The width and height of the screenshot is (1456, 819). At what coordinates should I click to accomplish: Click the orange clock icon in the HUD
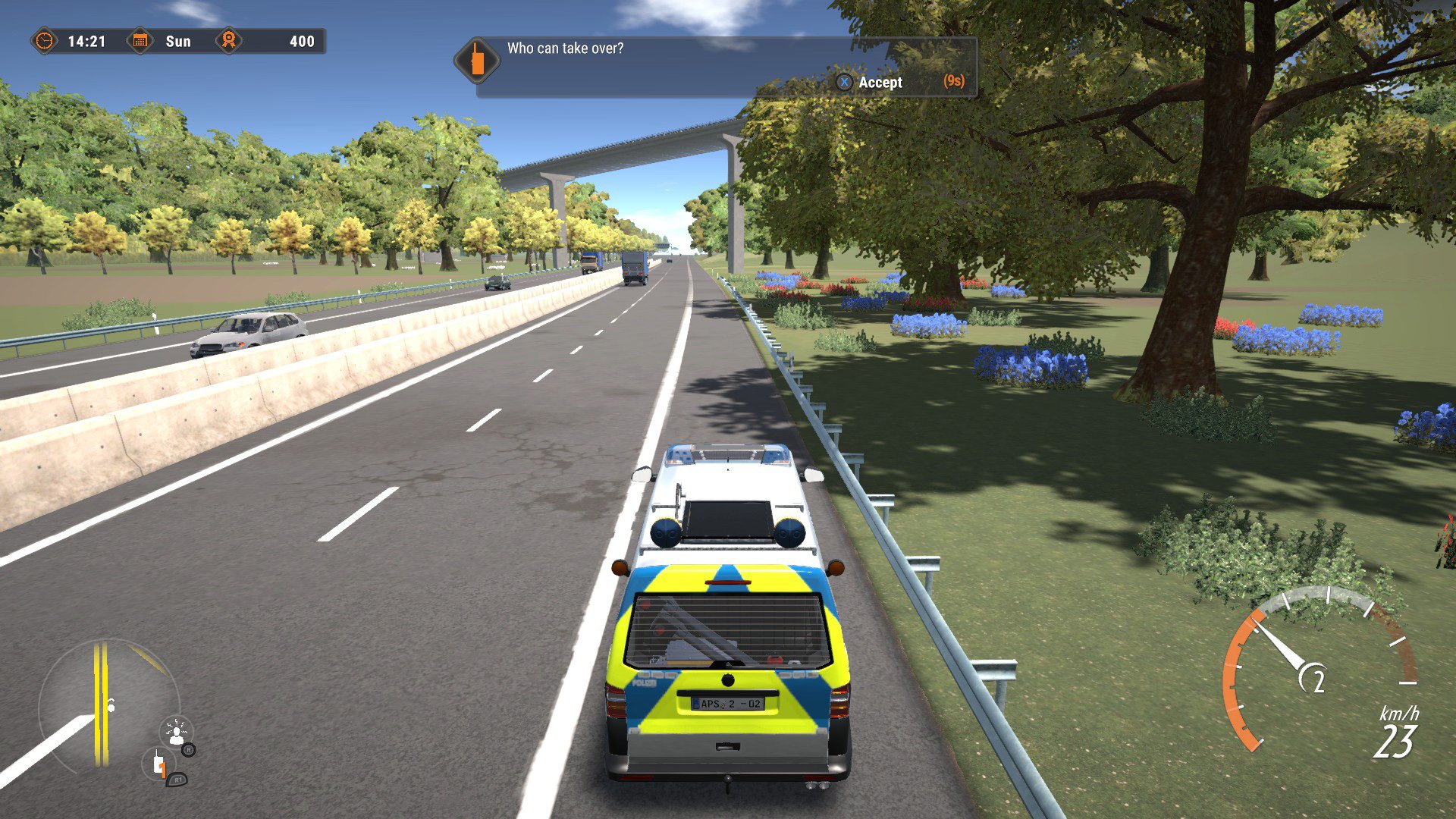pos(45,42)
